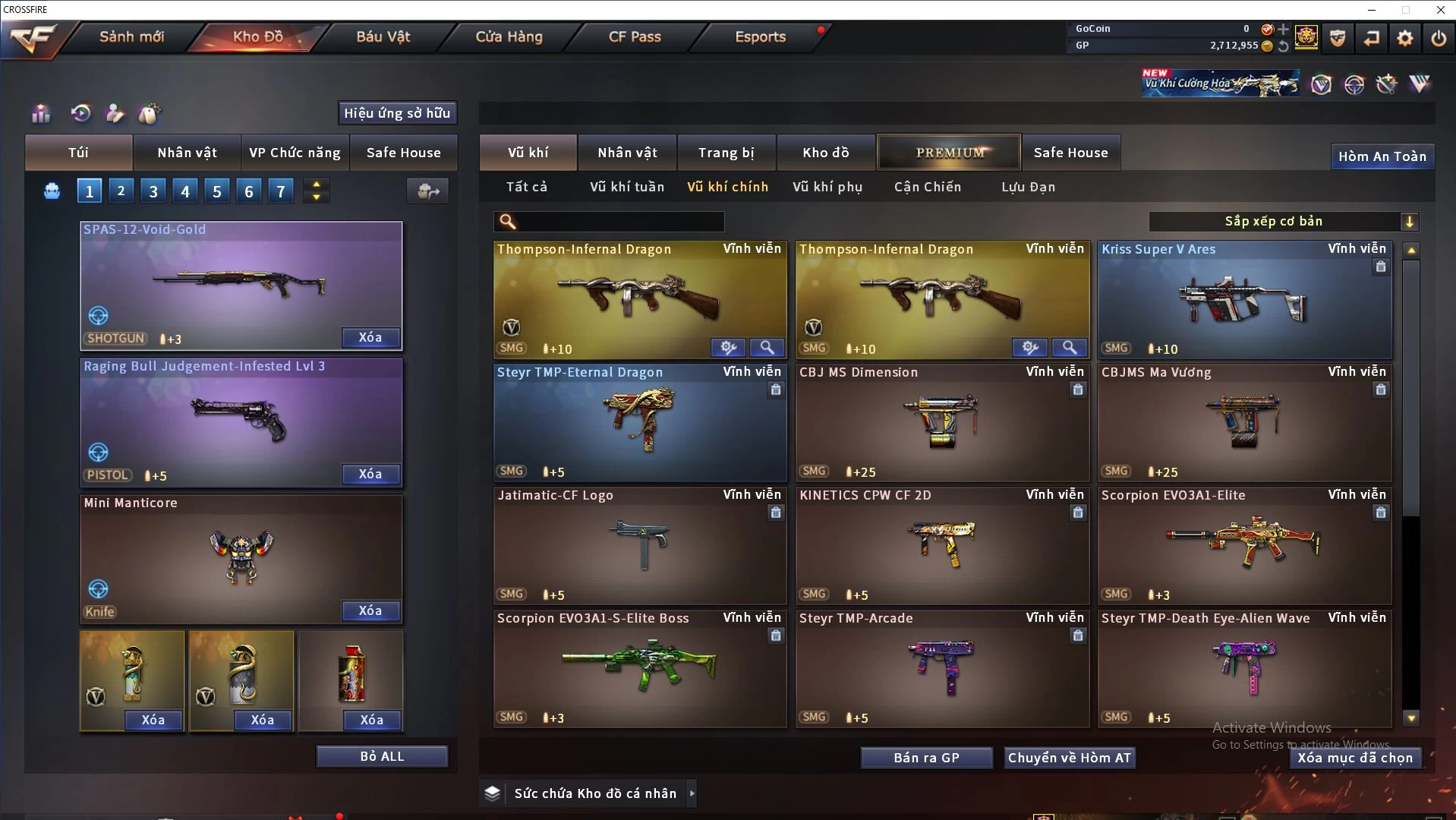Open the gear settings icon
1456x820 pixels.
pyautogui.click(x=1404, y=38)
